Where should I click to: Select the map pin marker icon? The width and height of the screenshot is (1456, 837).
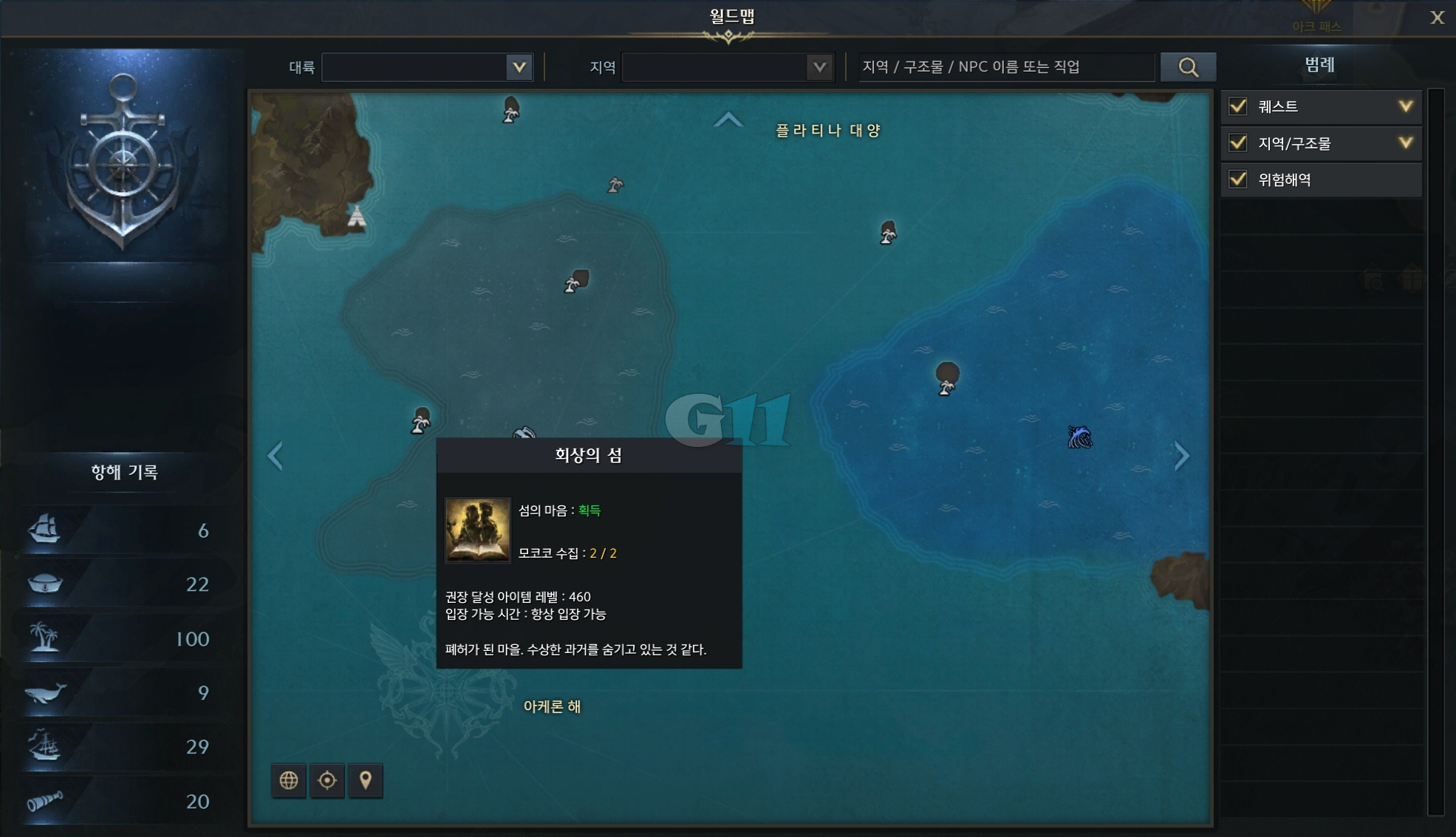point(366,780)
